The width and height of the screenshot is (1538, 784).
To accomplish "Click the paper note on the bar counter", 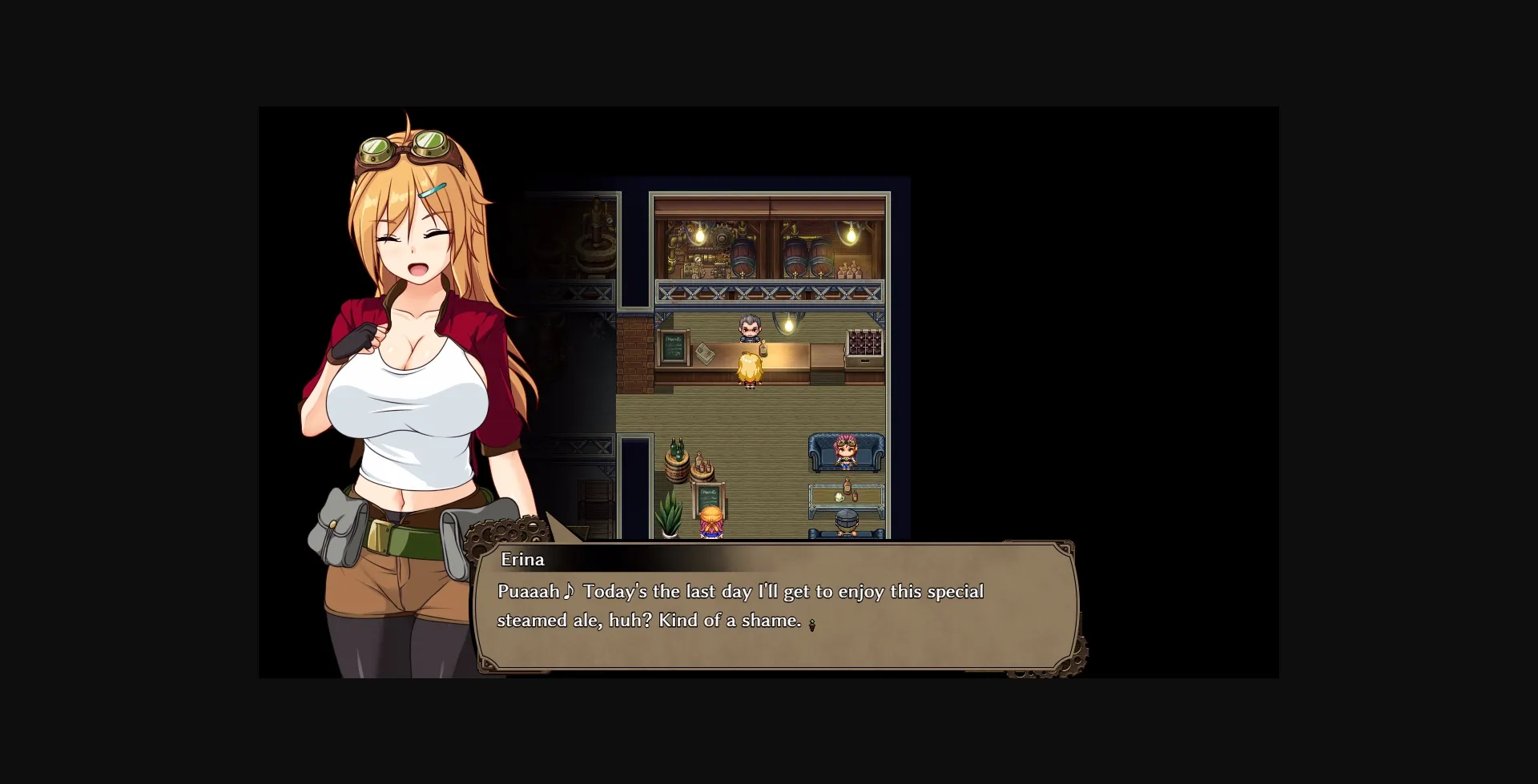I will pos(705,355).
